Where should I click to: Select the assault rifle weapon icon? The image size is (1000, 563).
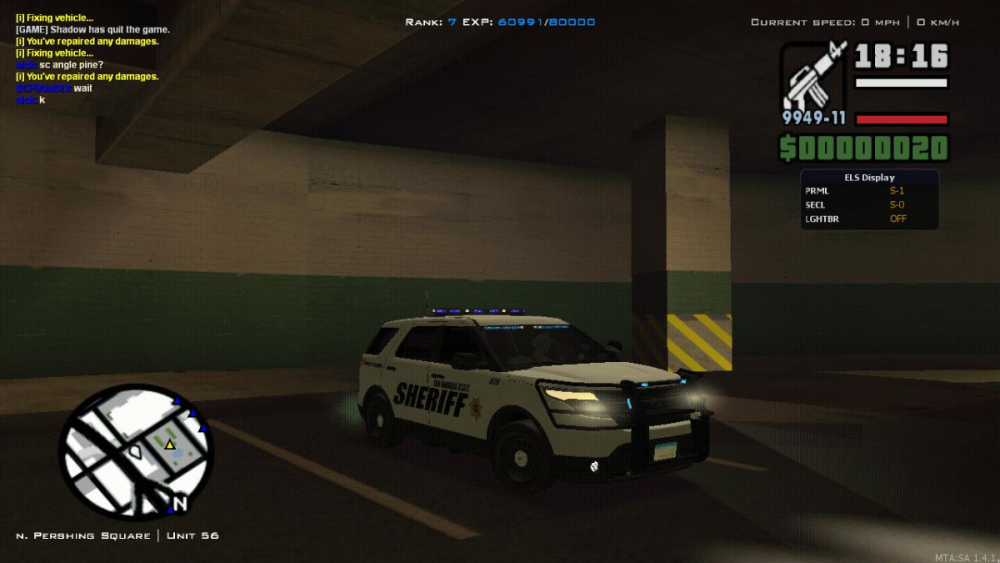click(x=814, y=77)
